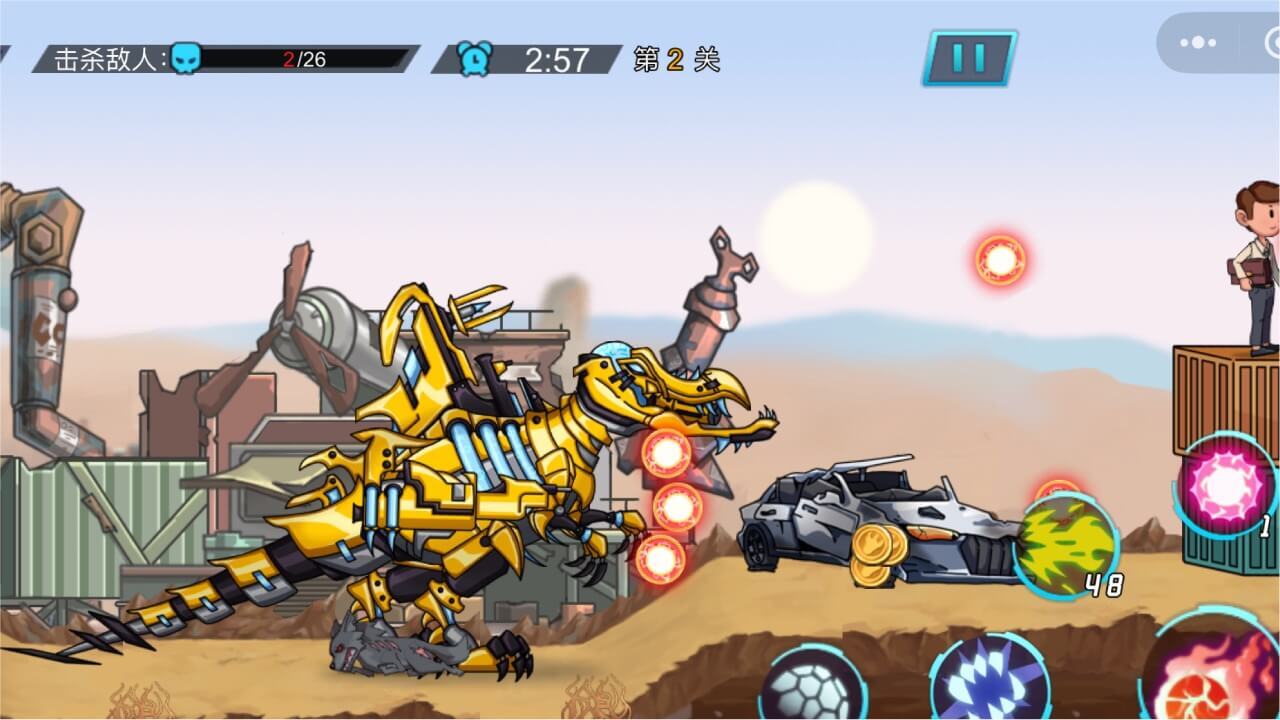
Task: Pause the game
Action: pyautogui.click(x=968, y=57)
